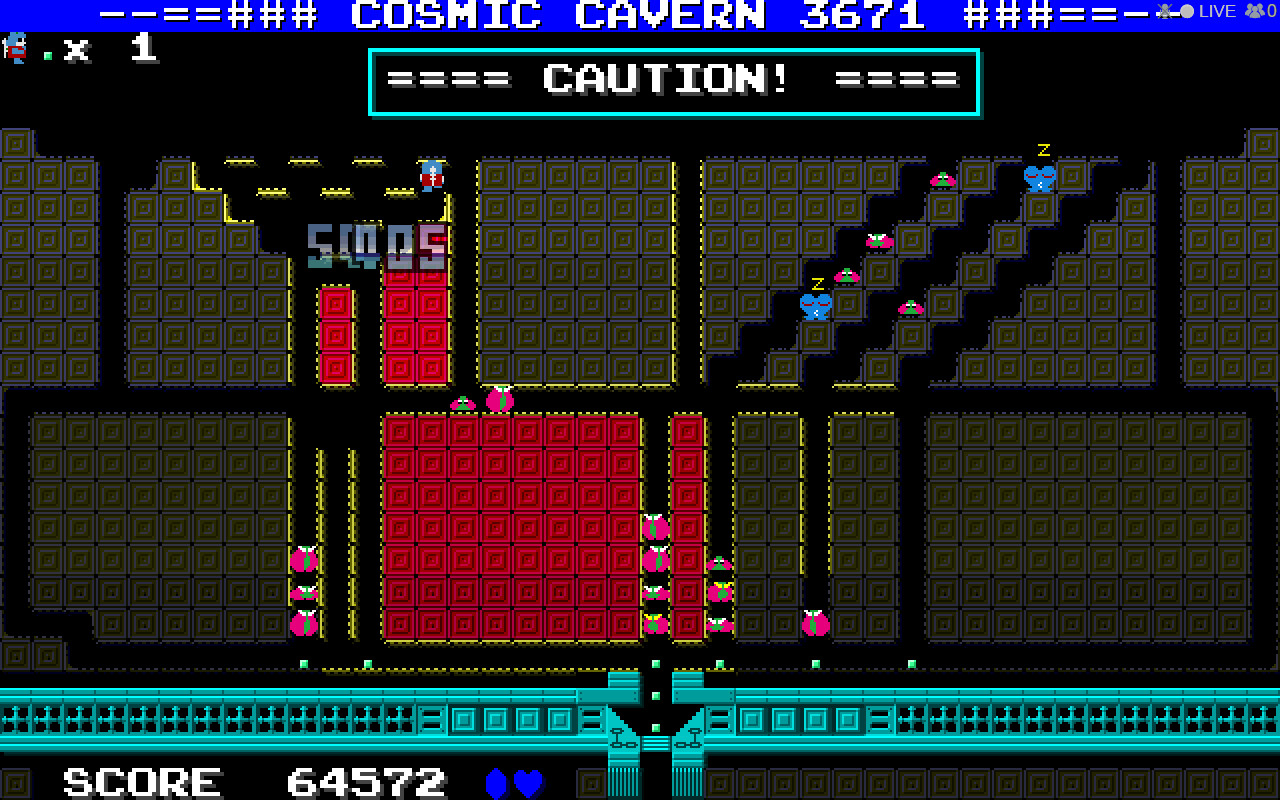Click the muted microphone icon in title bar
1280x800 pixels.
click(x=1164, y=11)
